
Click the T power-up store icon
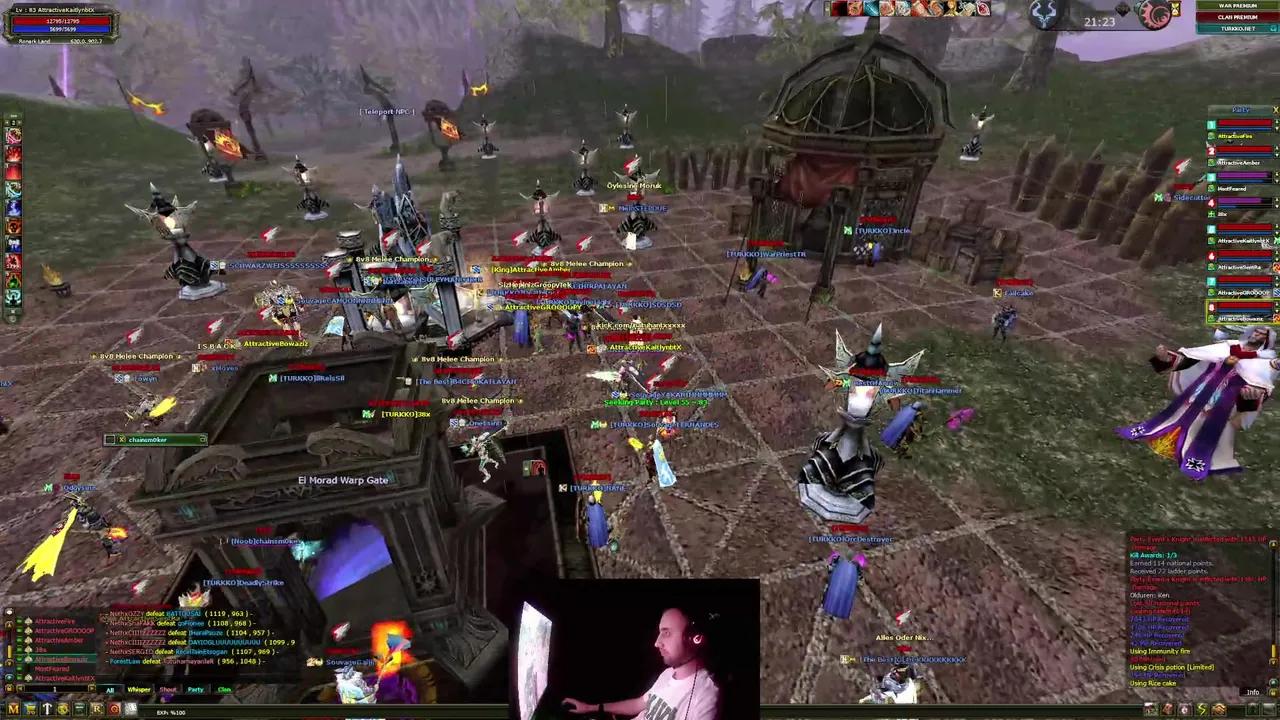coord(46,709)
